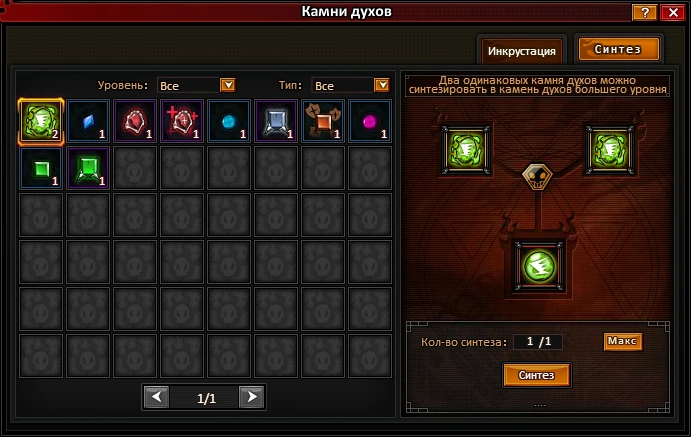Switch to the Инкрустация tab

point(522,50)
